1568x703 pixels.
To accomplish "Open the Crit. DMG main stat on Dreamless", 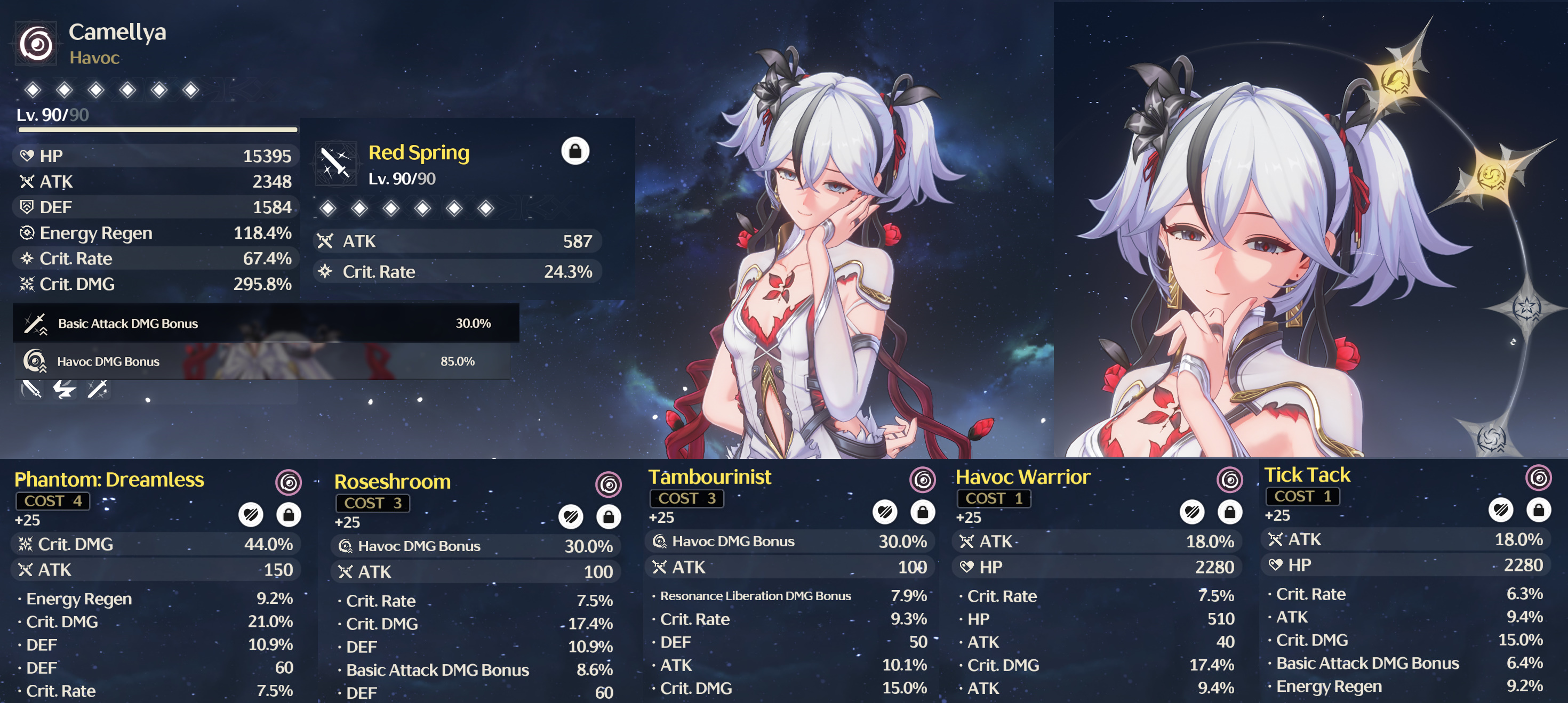I will tap(156, 544).
